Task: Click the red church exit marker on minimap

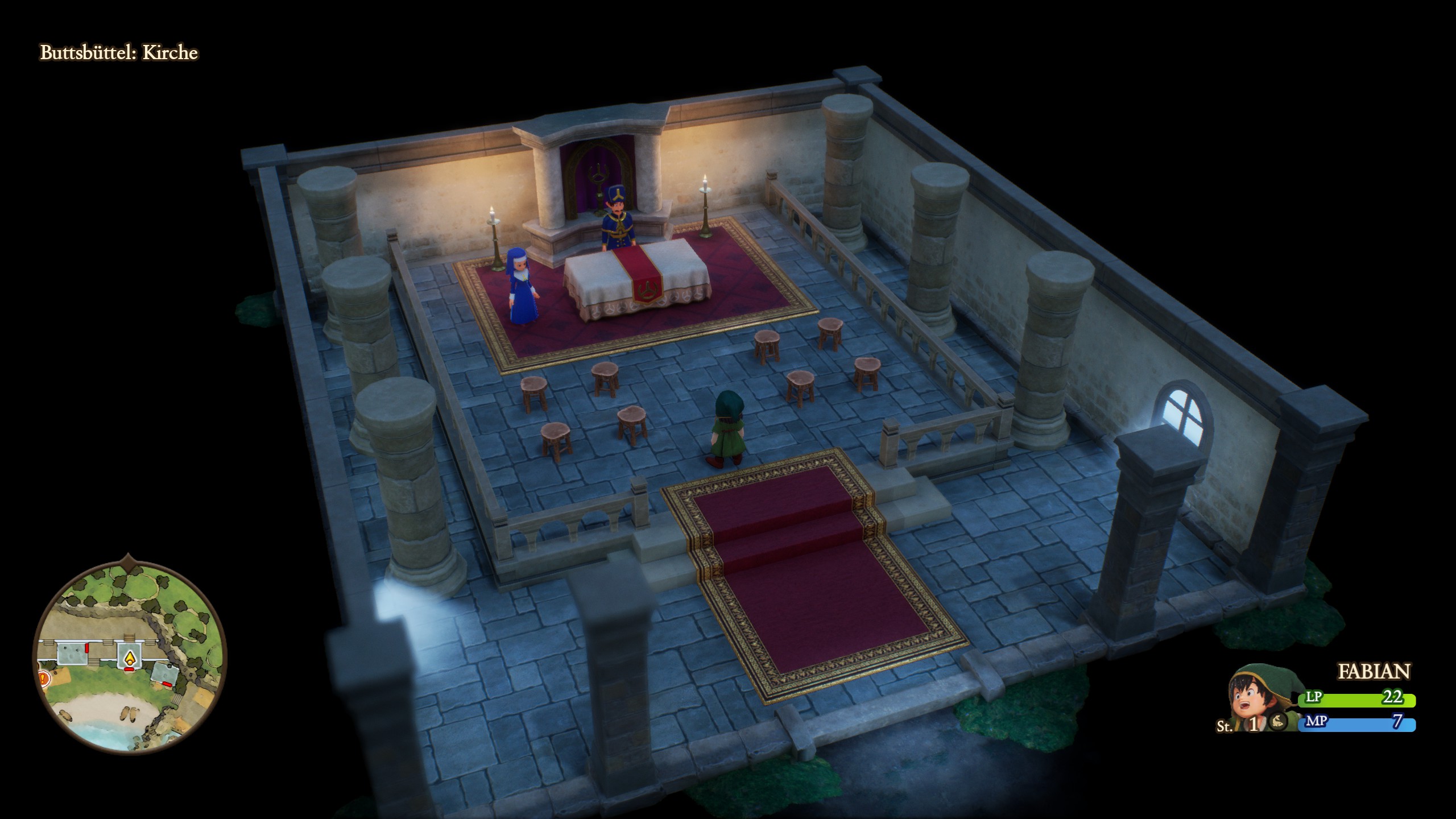Action: click(129, 669)
